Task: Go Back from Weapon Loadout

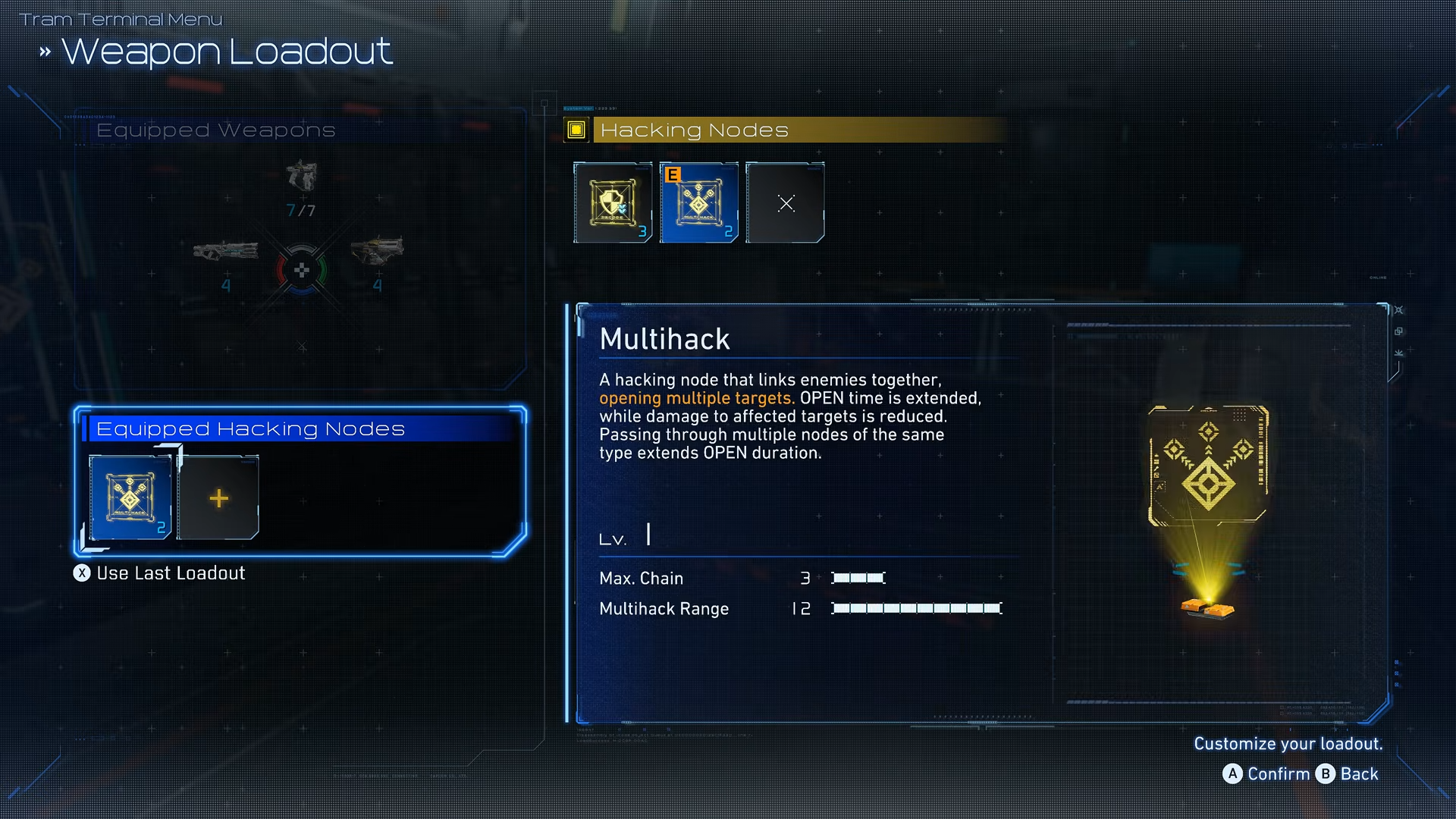Action: click(x=1348, y=773)
